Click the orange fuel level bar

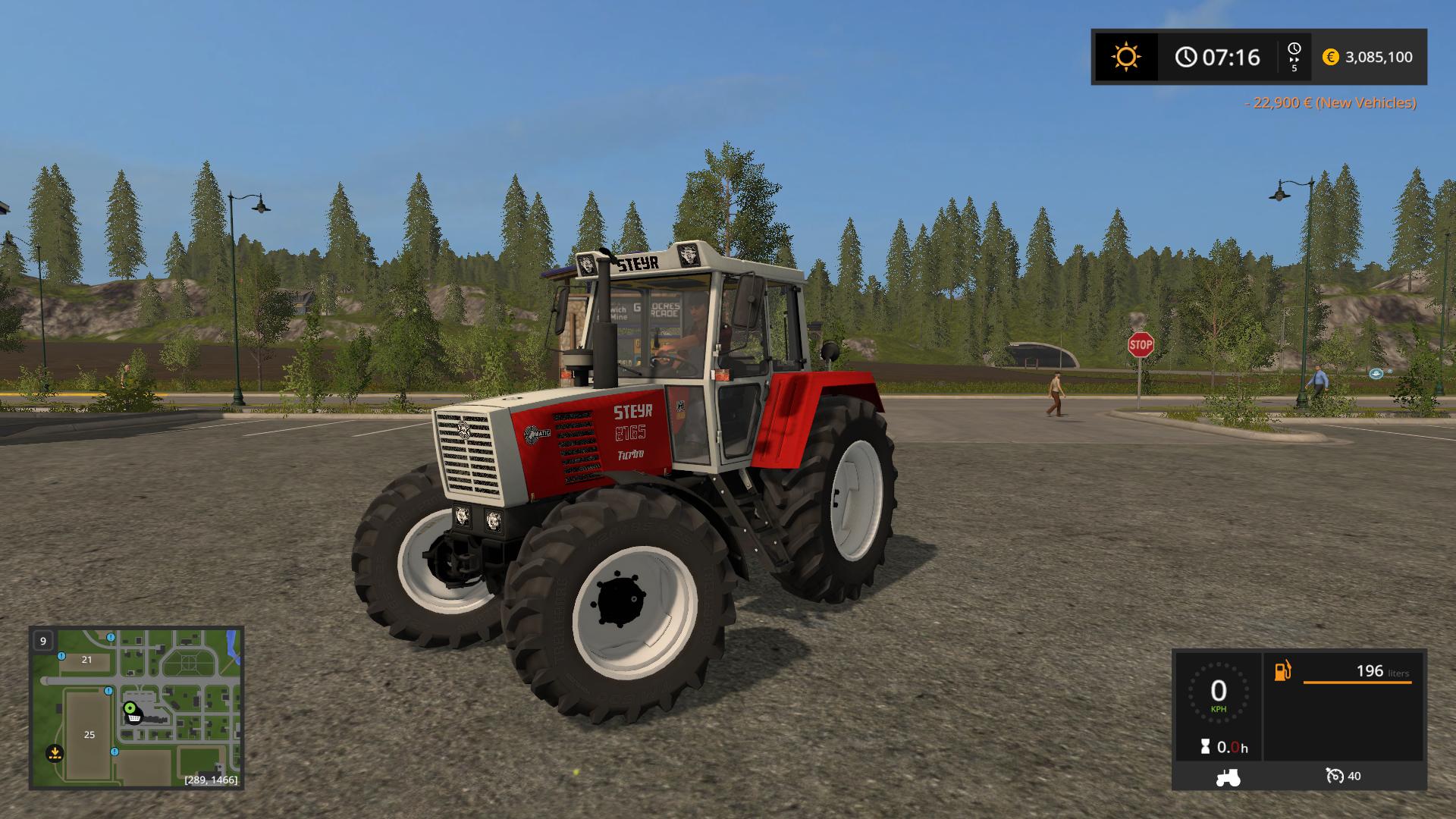pos(1357,683)
